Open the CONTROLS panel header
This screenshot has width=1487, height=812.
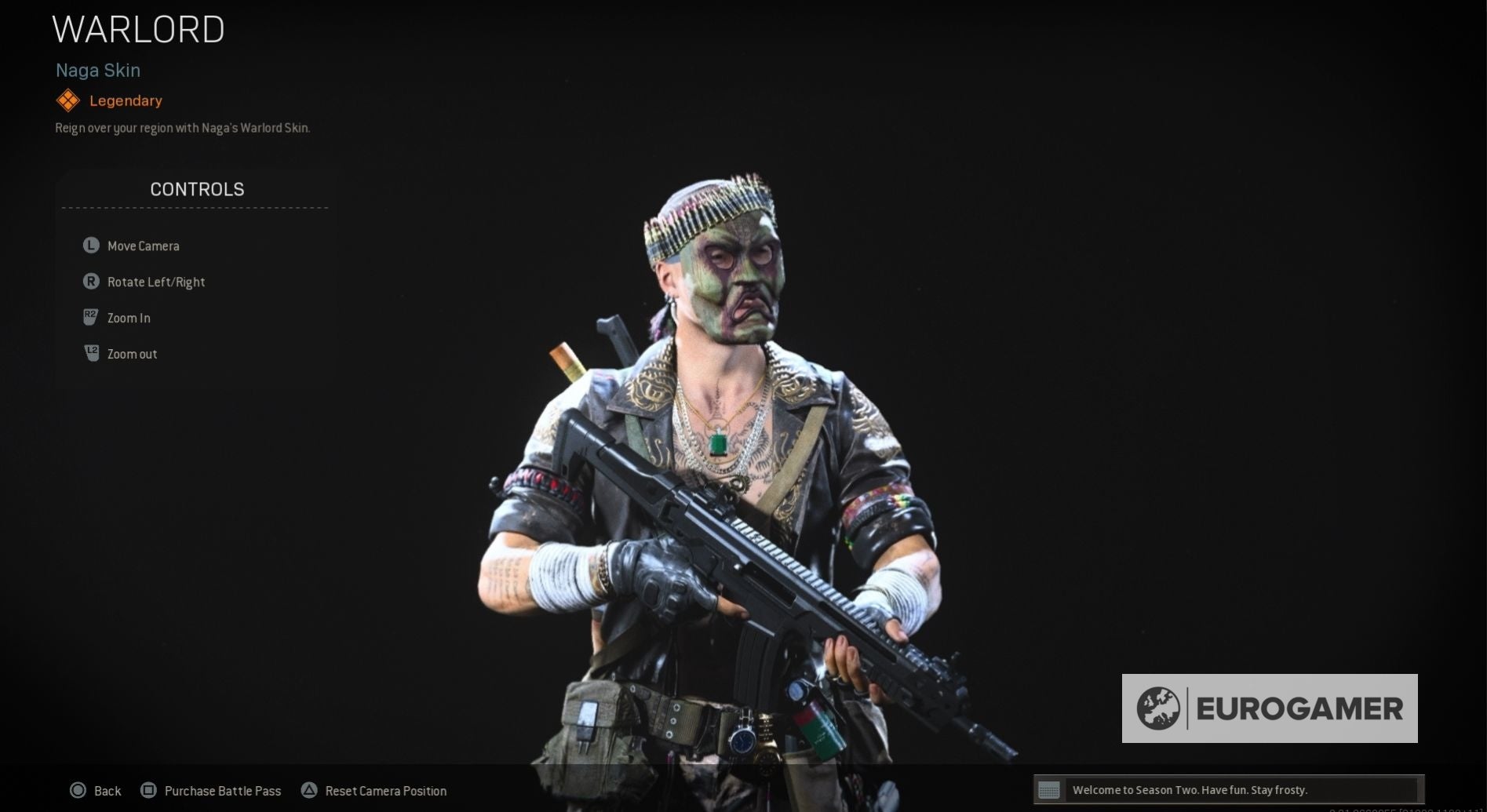(196, 189)
